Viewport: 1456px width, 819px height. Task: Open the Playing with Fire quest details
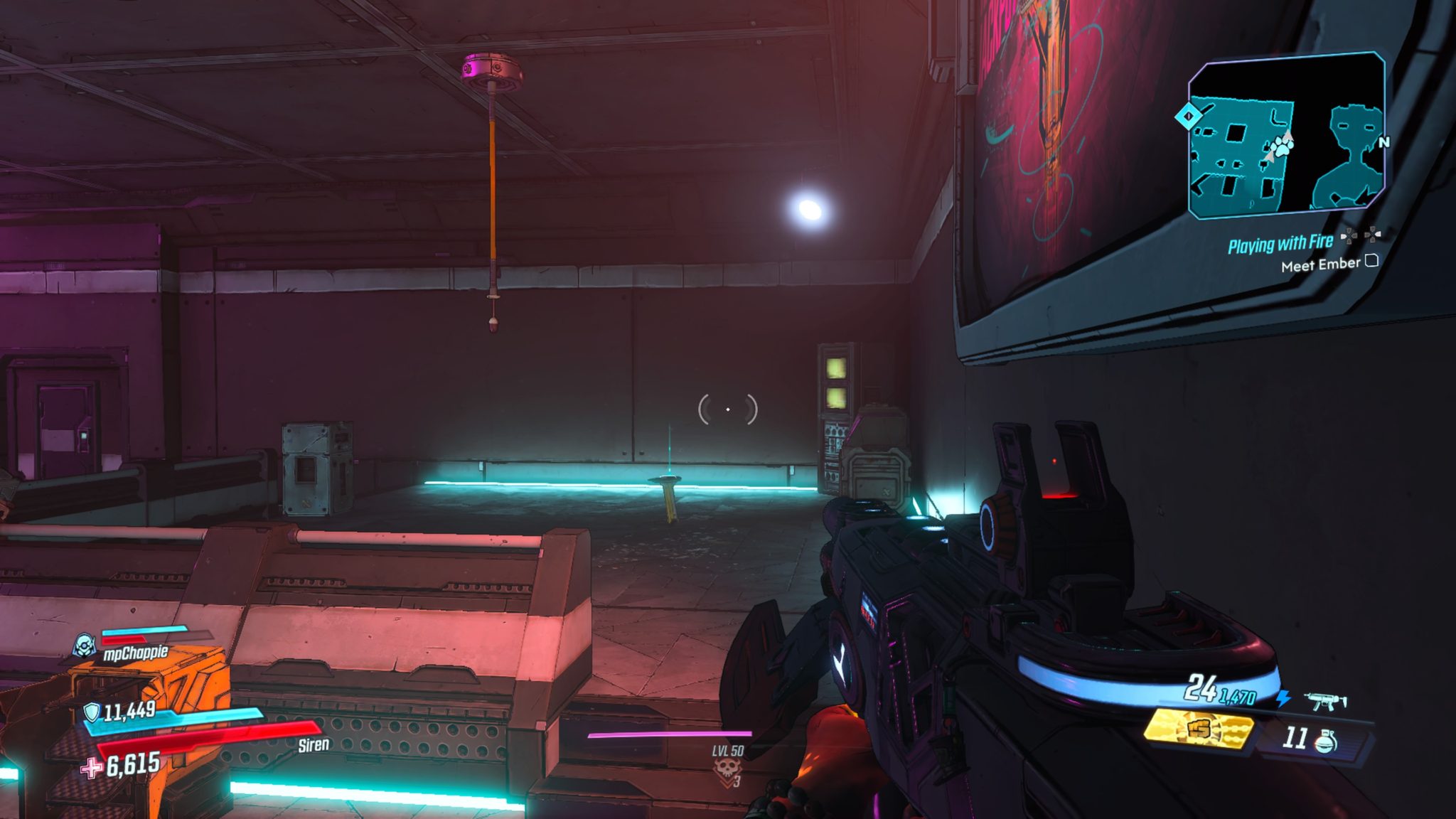pyautogui.click(x=1280, y=243)
